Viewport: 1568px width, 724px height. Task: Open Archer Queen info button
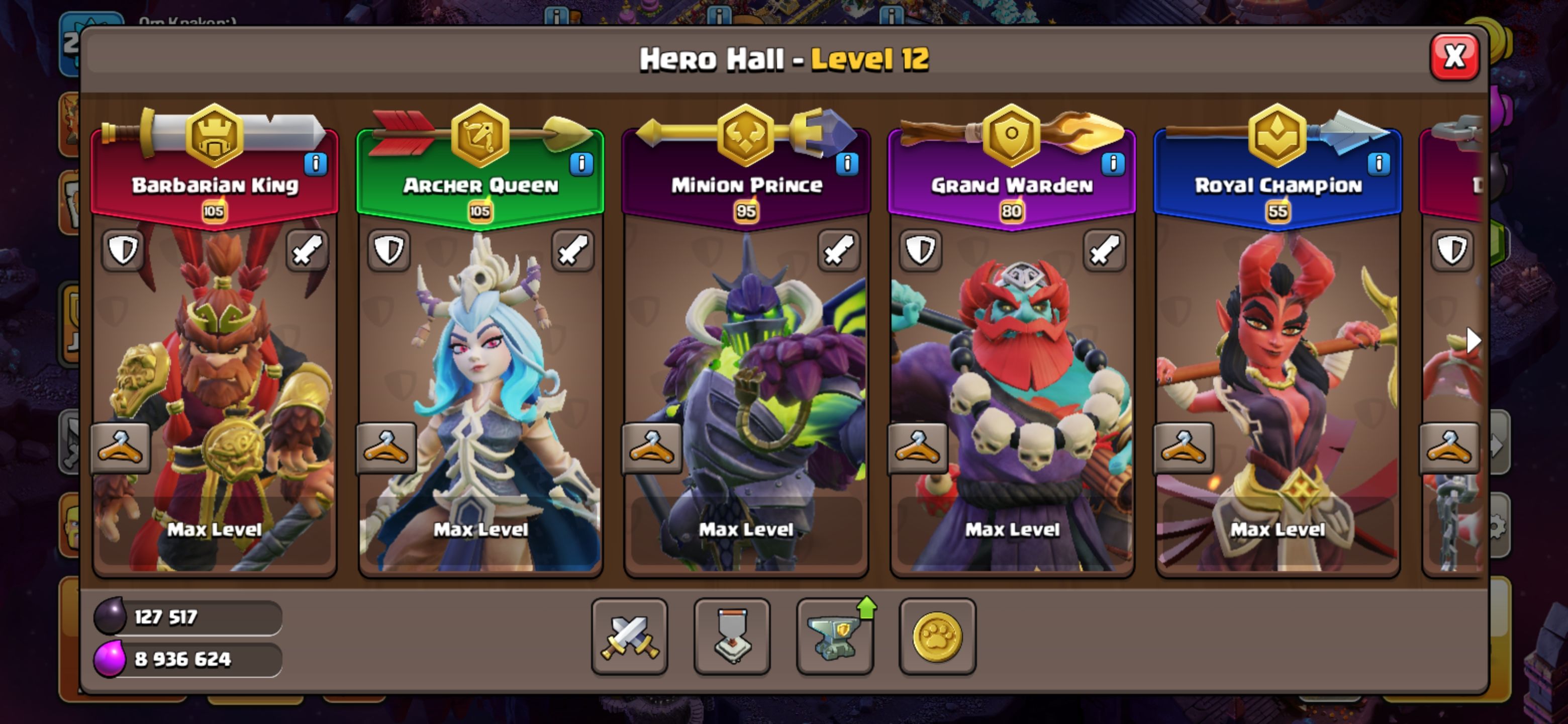pos(581,163)
